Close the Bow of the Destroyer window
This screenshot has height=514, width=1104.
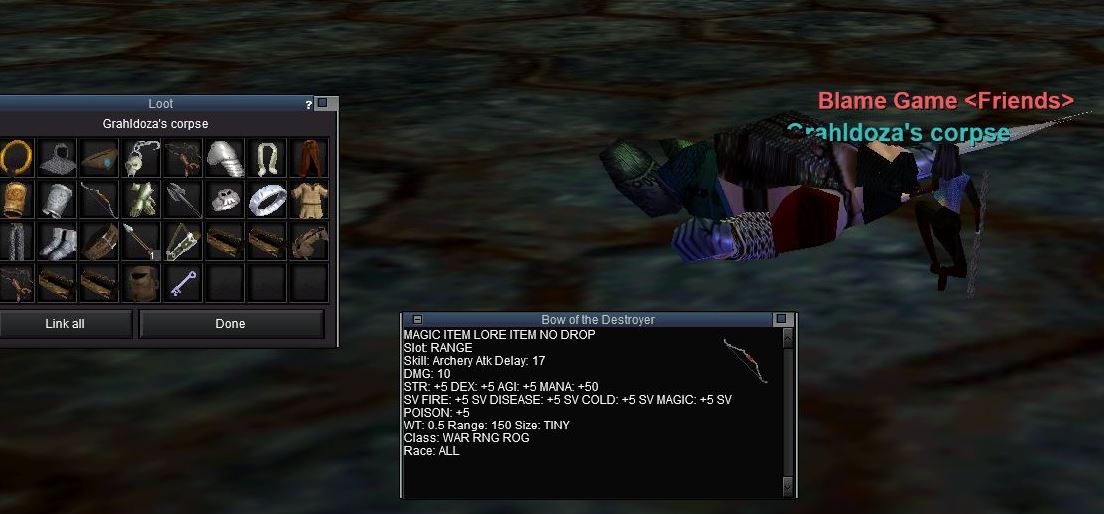click(x=781, y=320)
